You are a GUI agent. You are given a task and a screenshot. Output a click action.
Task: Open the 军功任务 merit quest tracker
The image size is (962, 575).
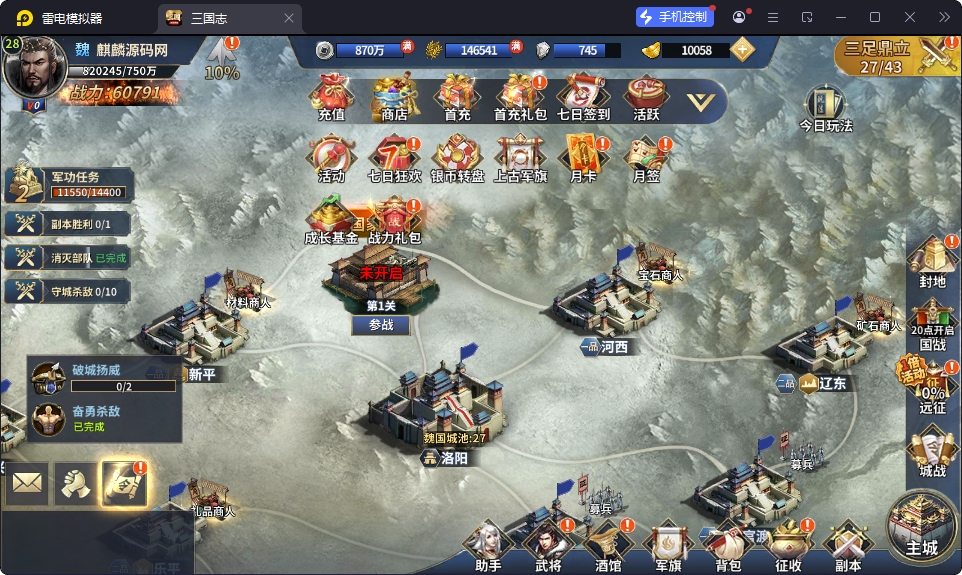coord(68,185)
